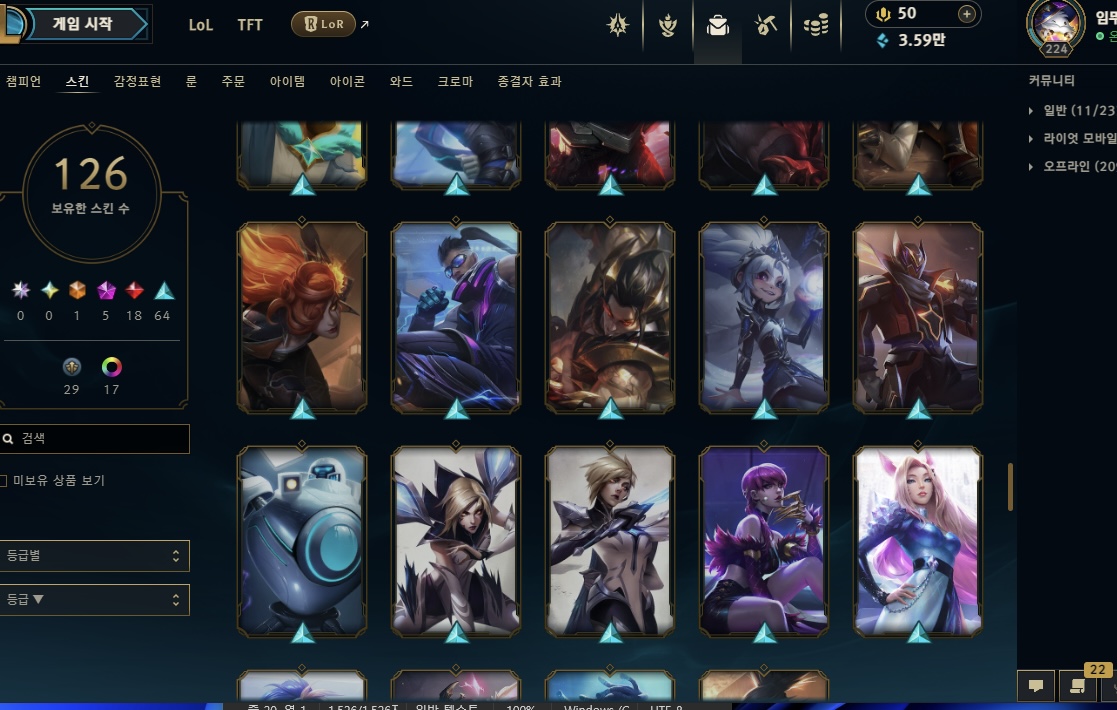
Task: Open the summoner profile avatar
Action: click(1055, 26)
